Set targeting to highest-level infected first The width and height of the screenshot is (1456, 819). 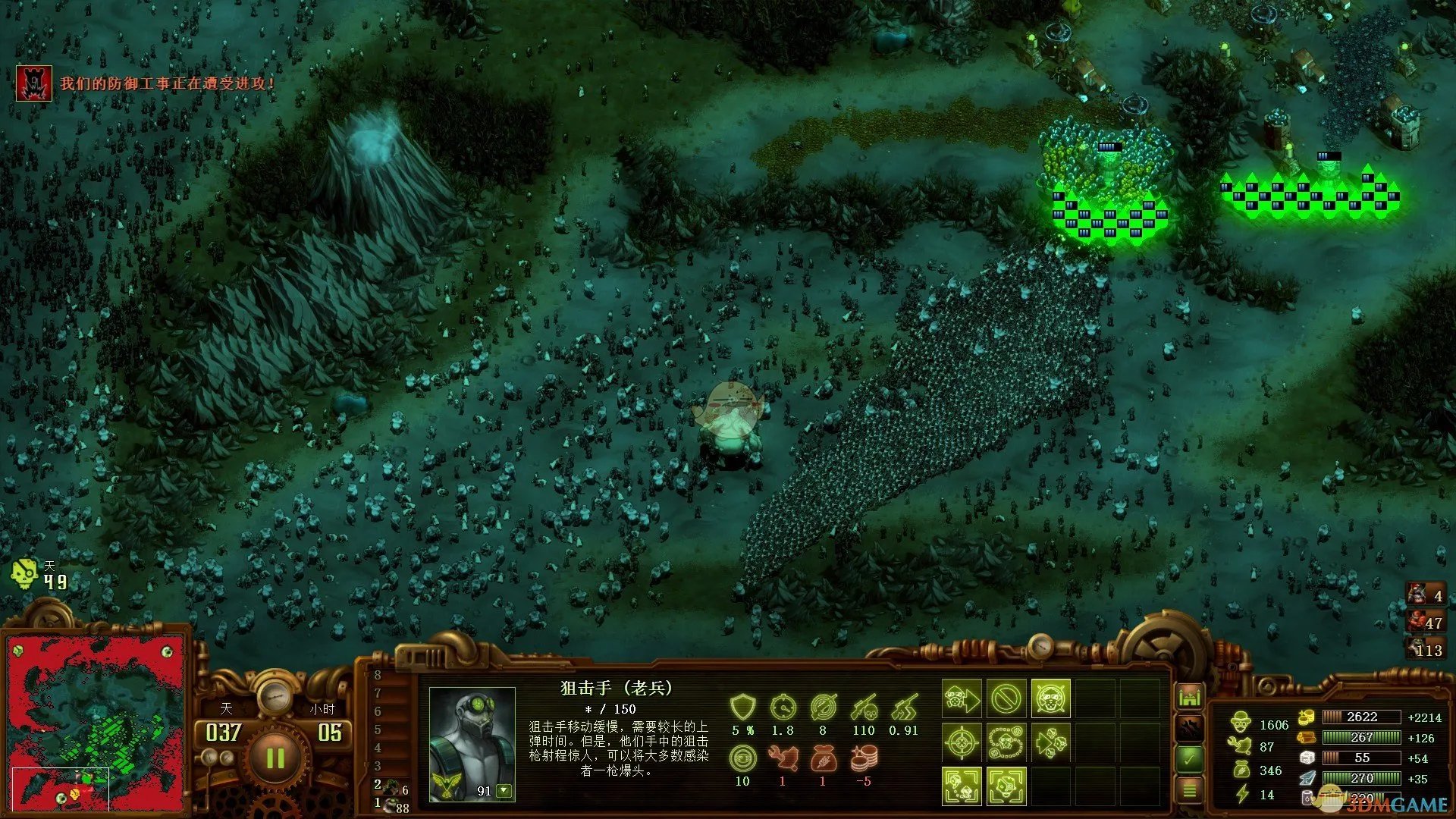pos(1006,786)
